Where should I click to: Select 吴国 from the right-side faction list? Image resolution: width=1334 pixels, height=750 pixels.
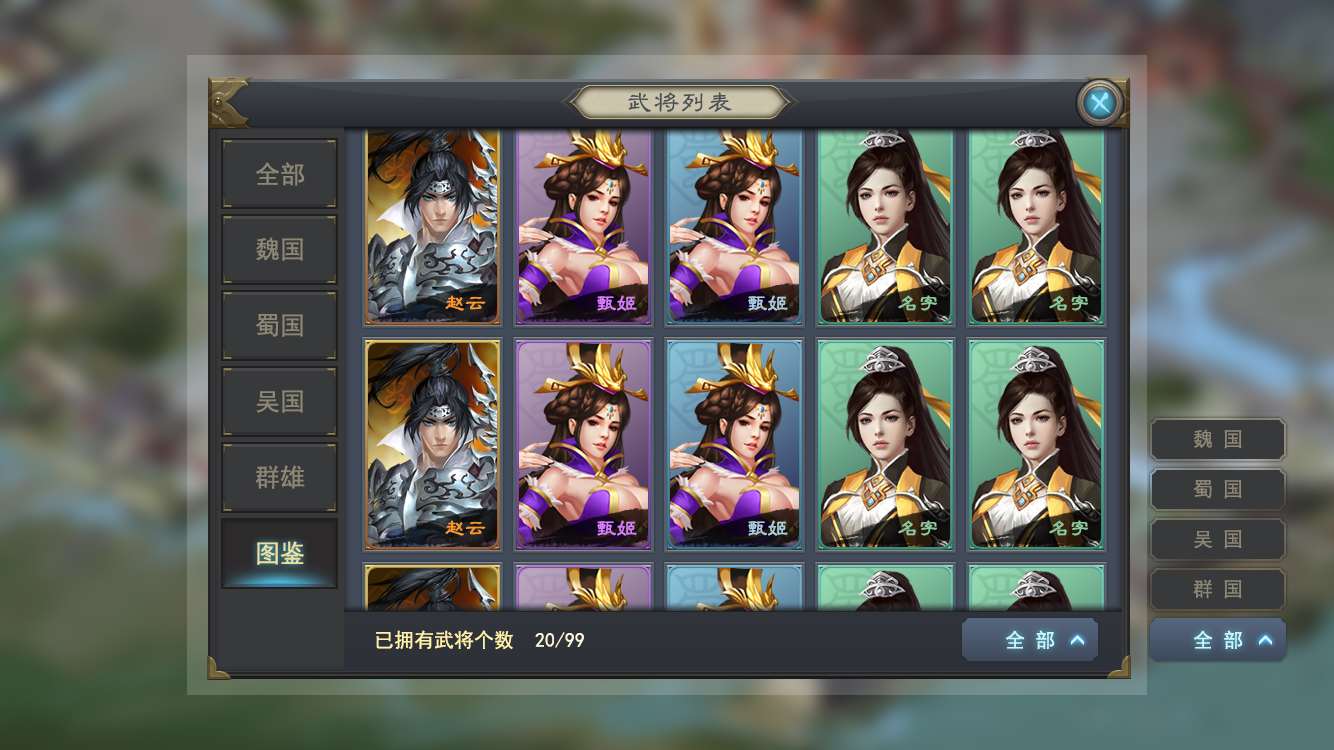click(1216, 538)
